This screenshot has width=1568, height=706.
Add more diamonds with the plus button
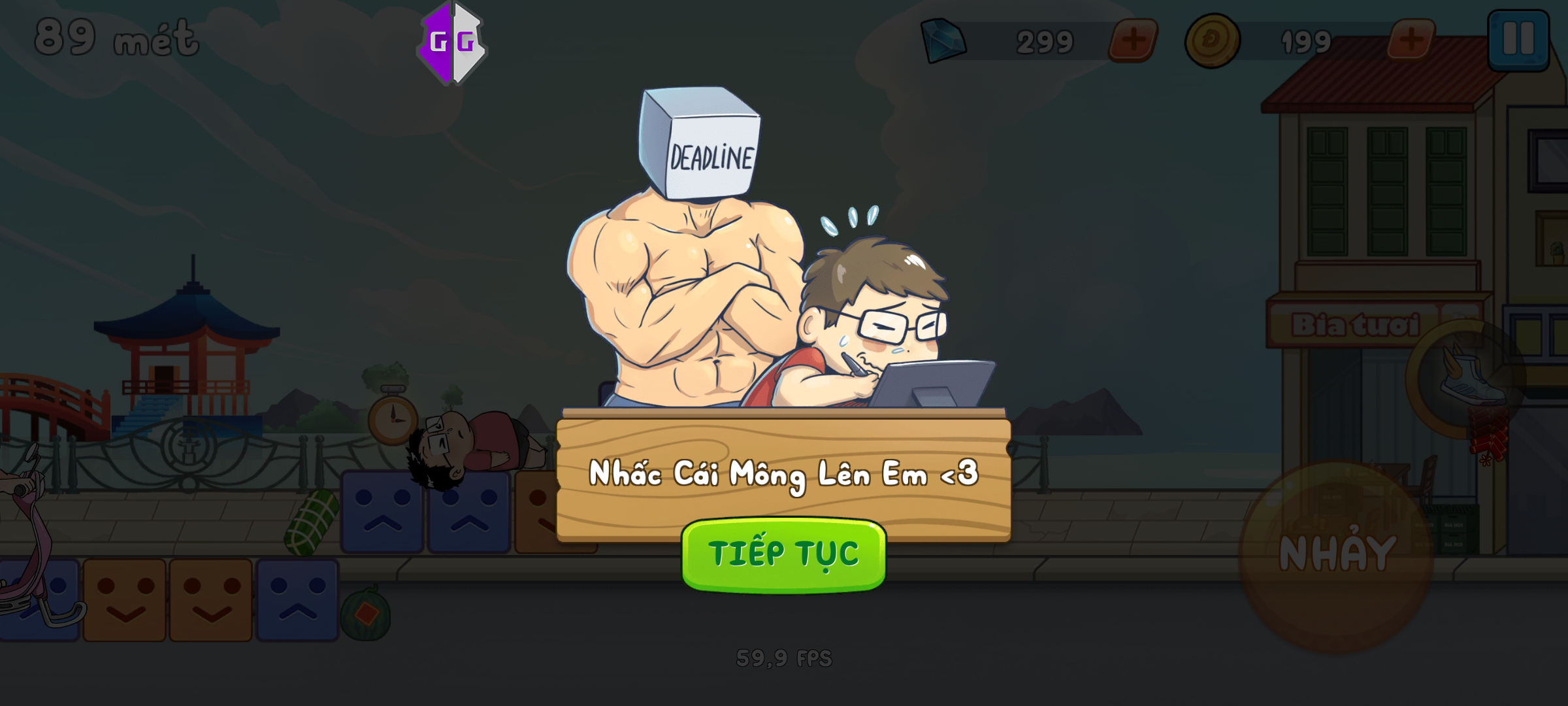click(1134, 41)
